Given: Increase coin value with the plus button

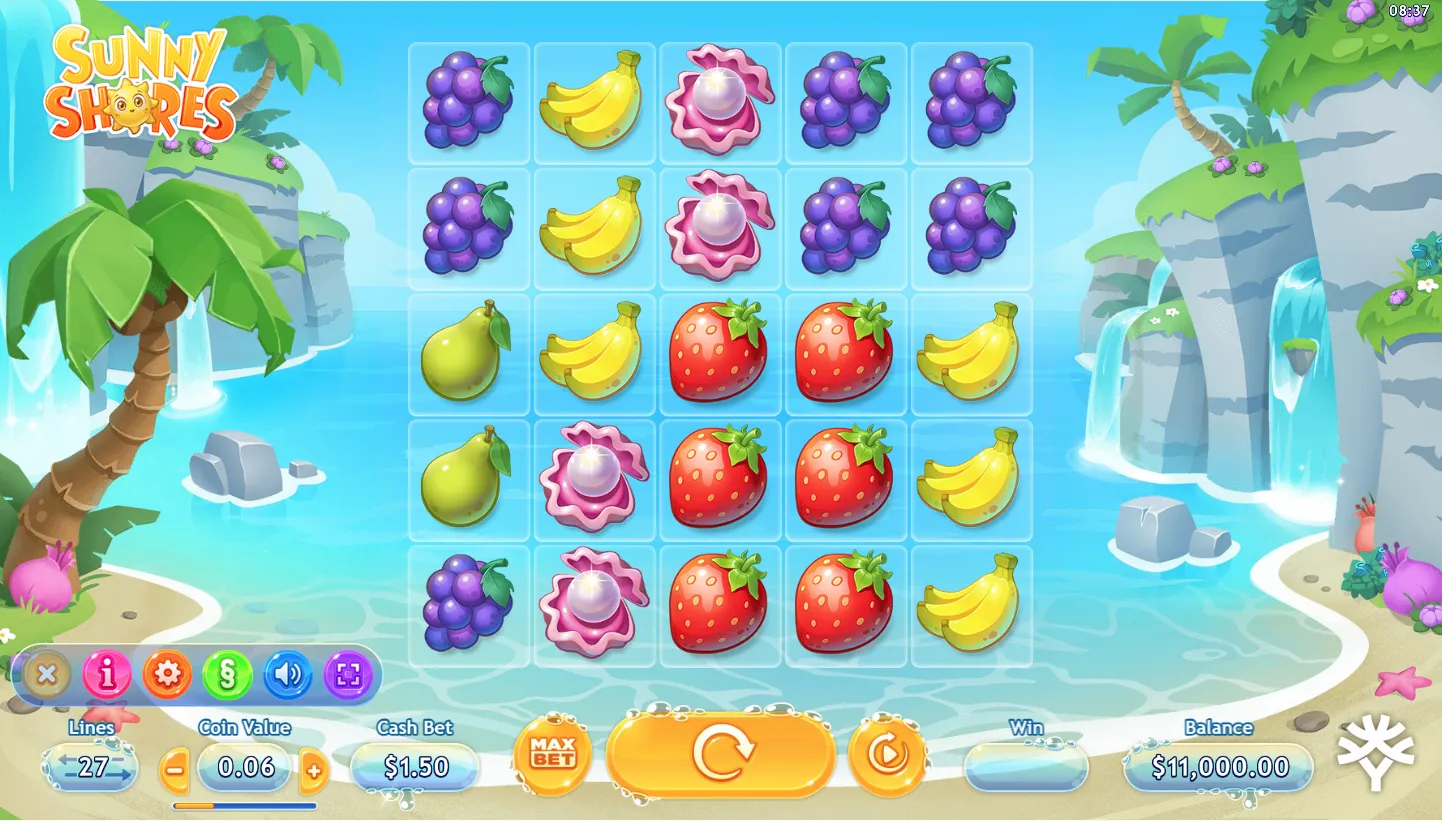Looking at the screenshot, I should click(314, 769).
